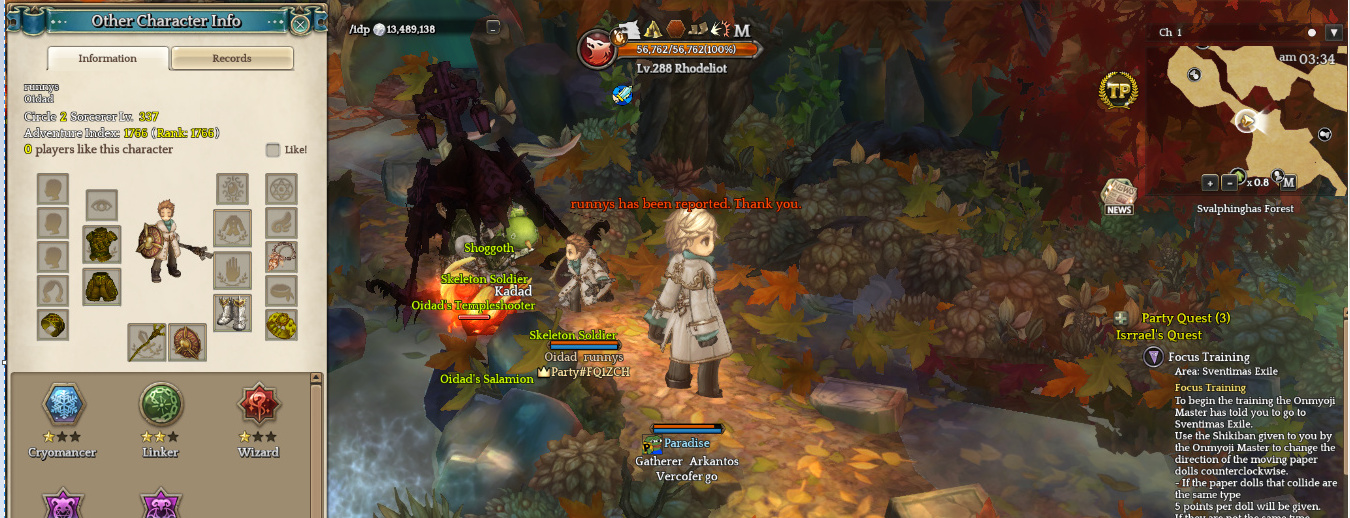Click the Linker class emblem
This screenshot has width=1350, height=518.
point(160,405)
